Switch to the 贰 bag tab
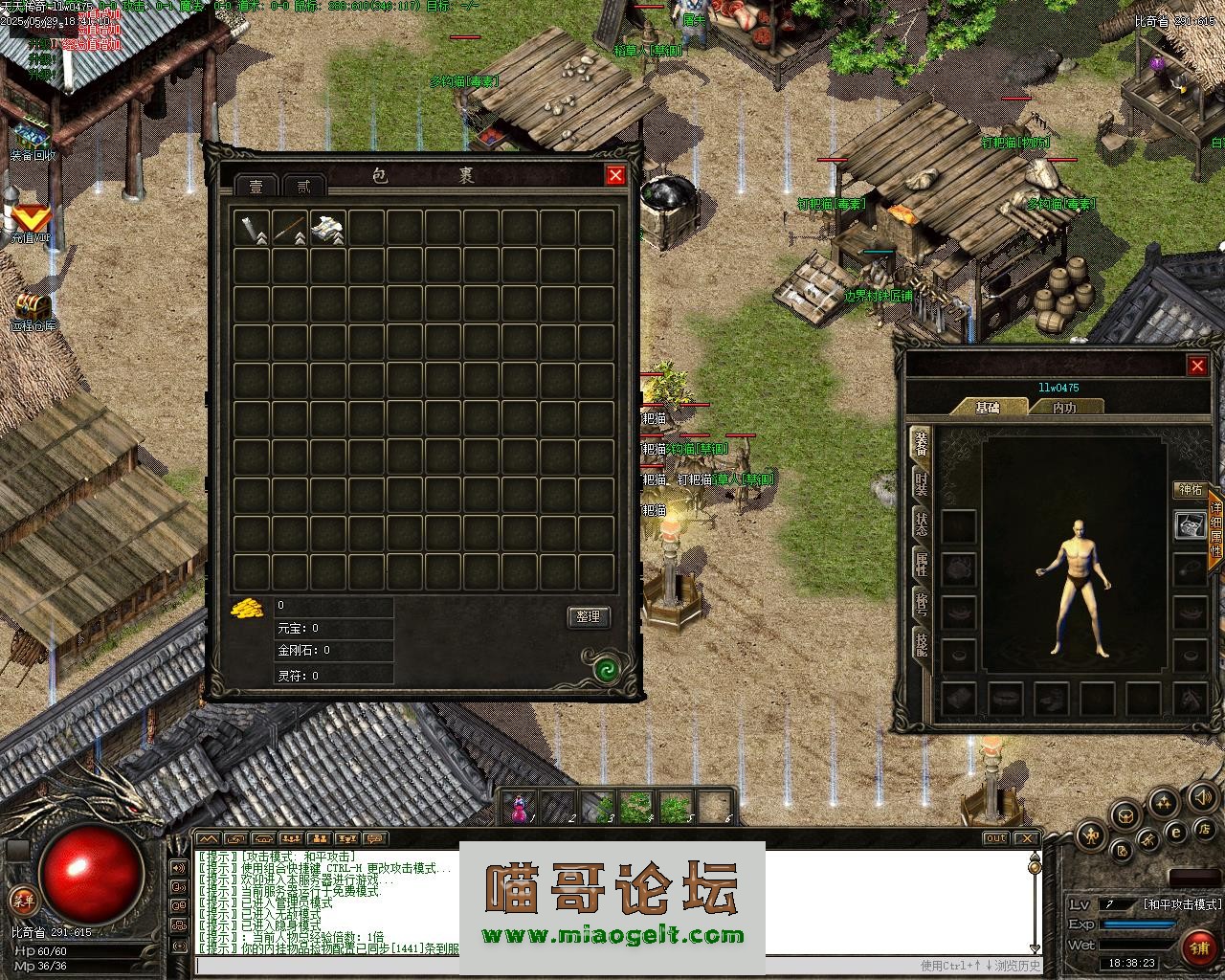Image resolution: width=1225 pixels, height=980 pixels. (x=303, y=187)
